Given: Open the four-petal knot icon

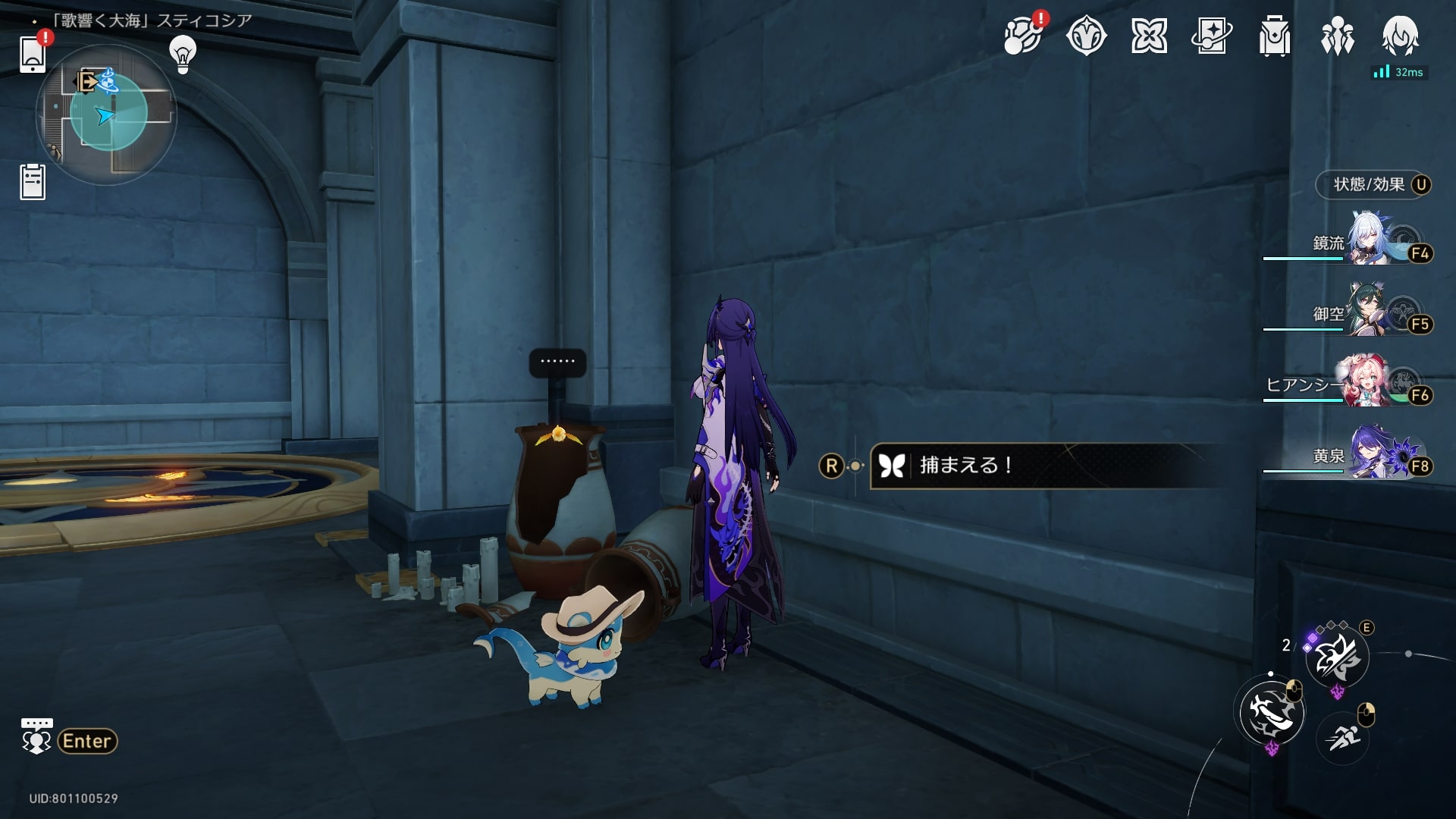Looking at the screenshot, I should click(1149, 36).
